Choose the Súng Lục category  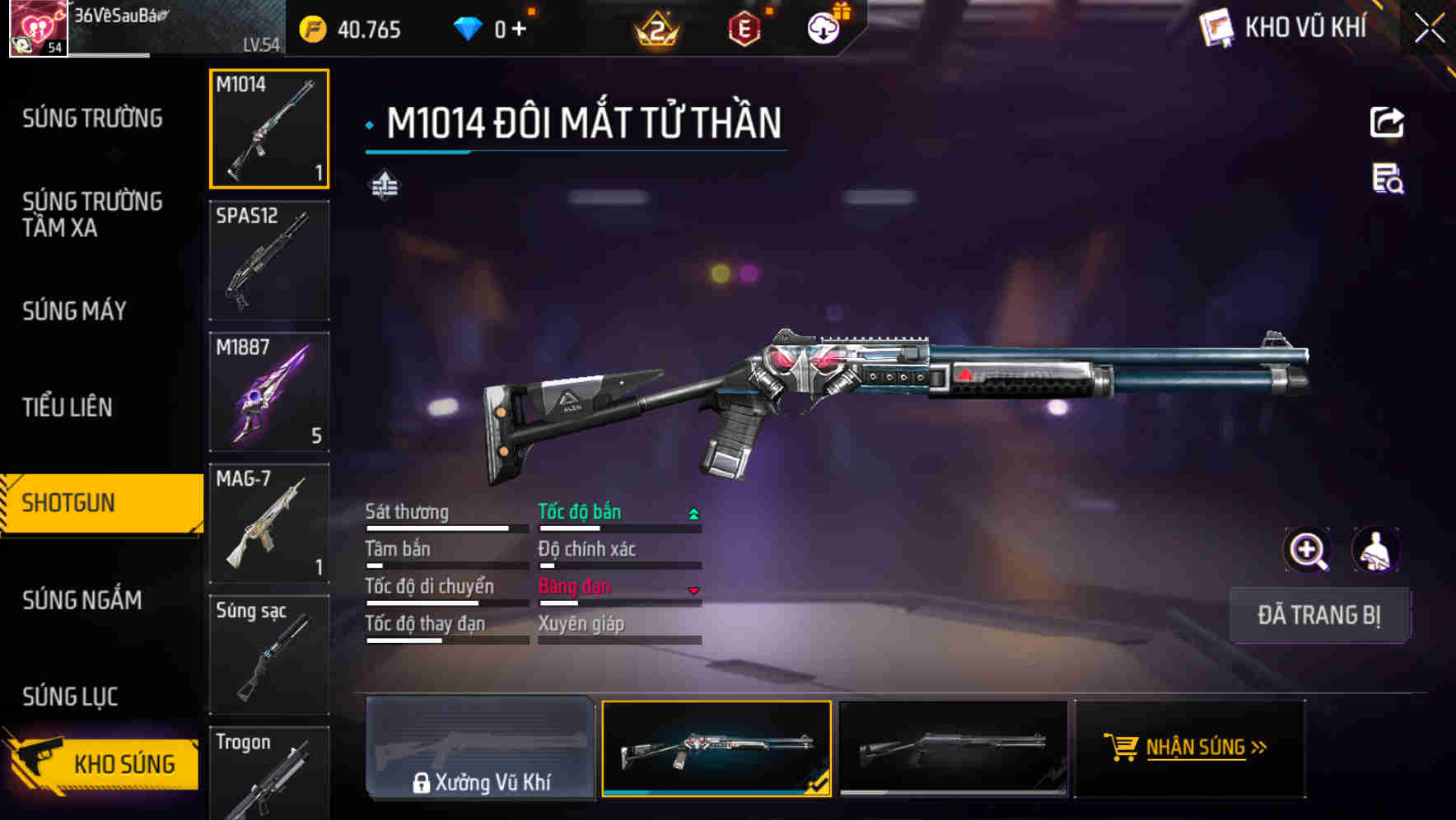tap(70, 697)
